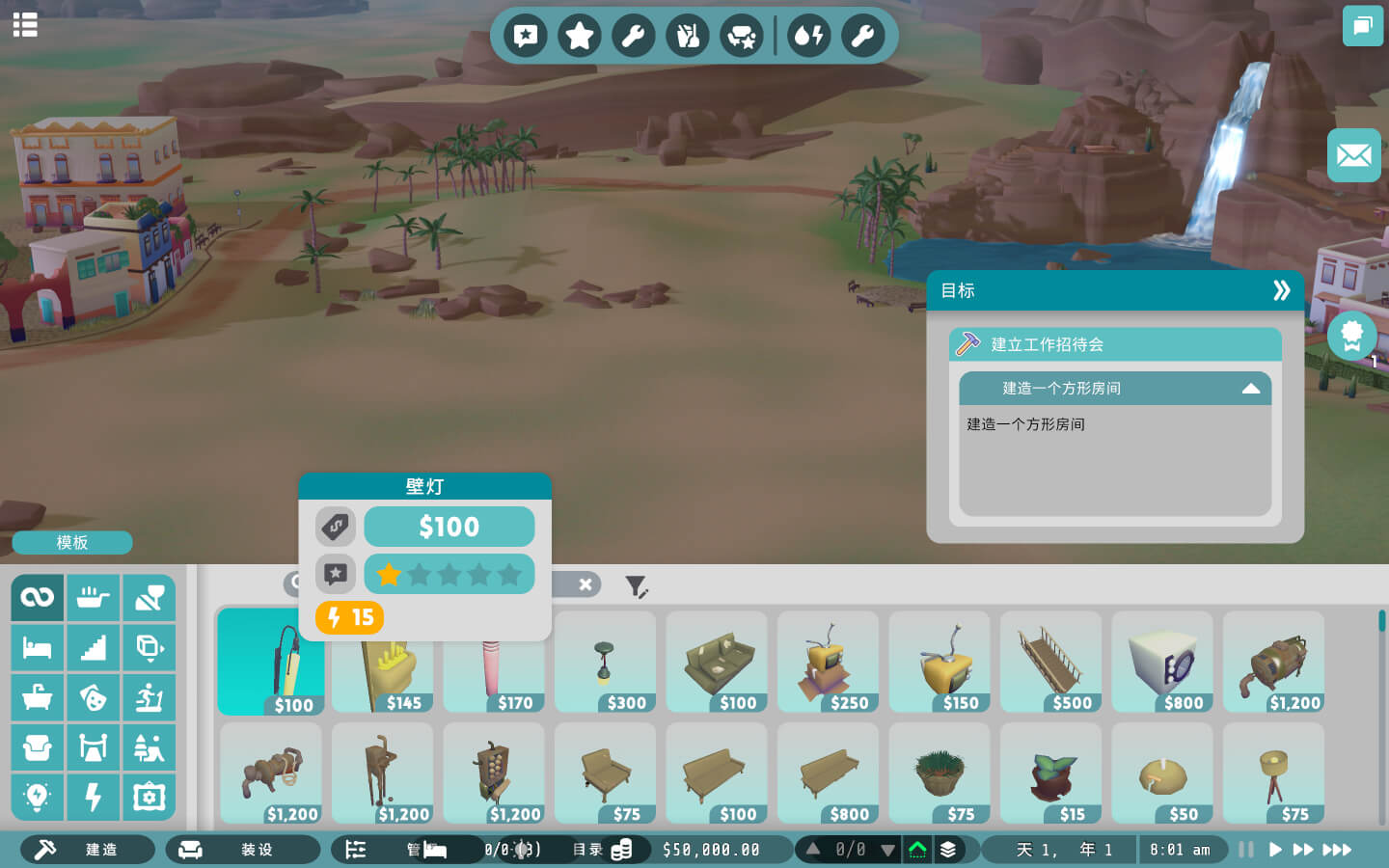Collapse the 建造一个方形房间 task entry

tap(1251, 389)
